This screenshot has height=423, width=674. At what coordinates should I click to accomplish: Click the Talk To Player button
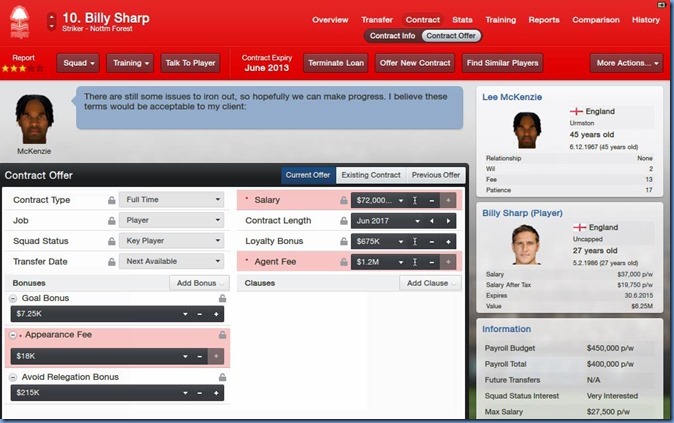[190, 63]
